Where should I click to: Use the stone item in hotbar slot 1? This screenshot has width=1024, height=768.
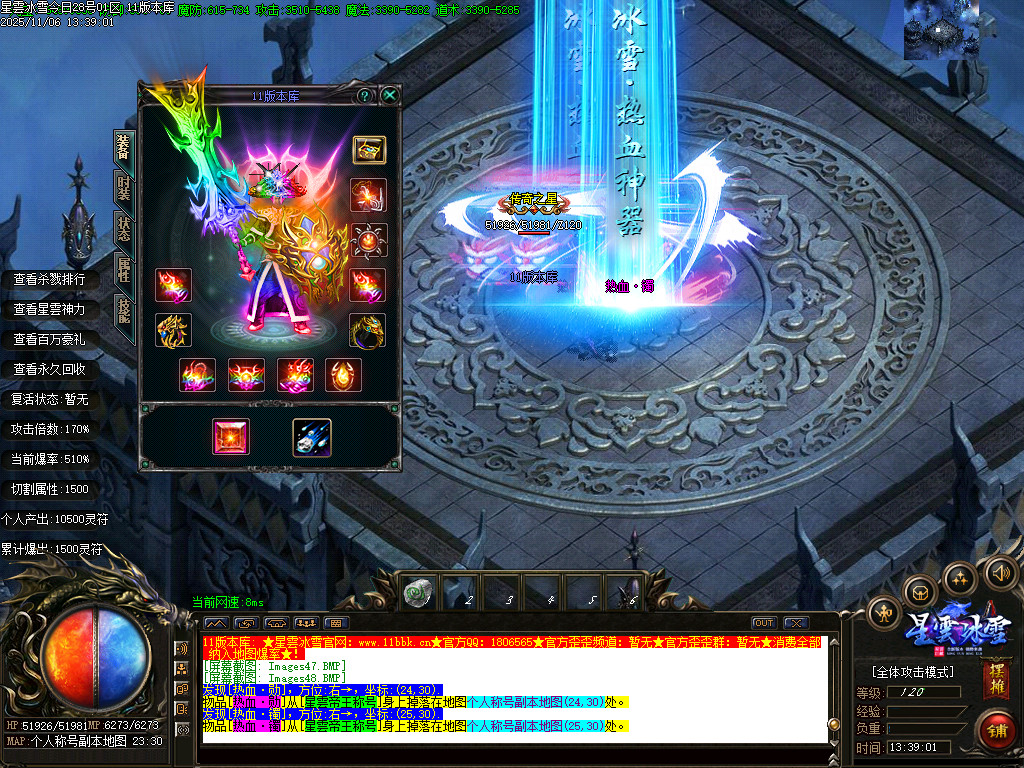pos(416,594)
